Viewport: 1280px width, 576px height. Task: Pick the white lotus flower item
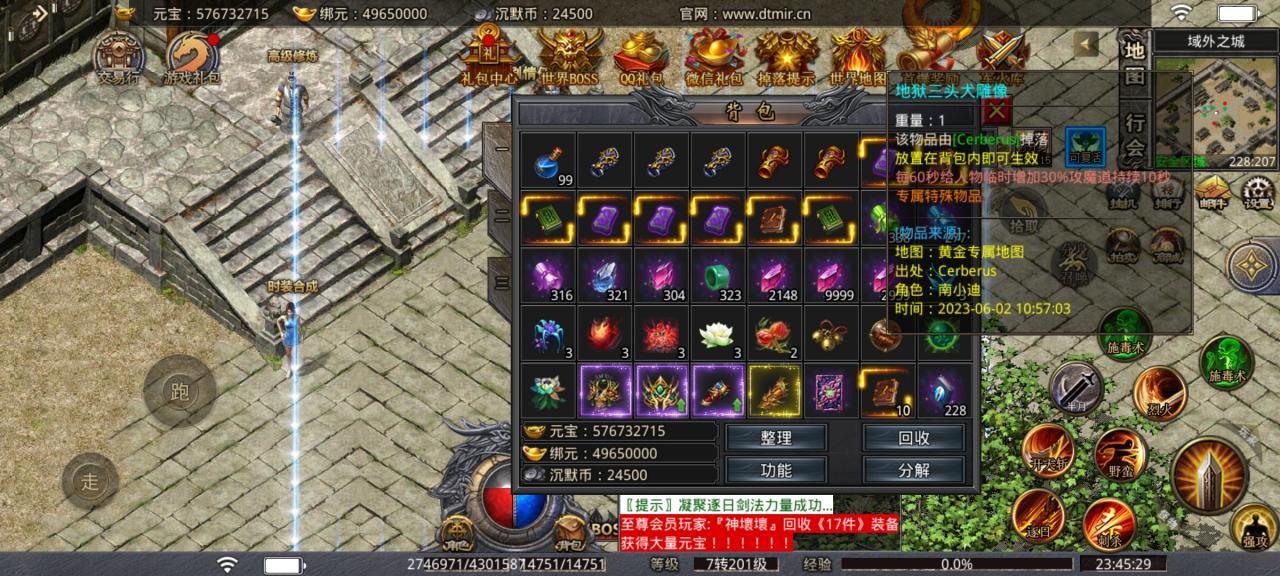(718, 334)
